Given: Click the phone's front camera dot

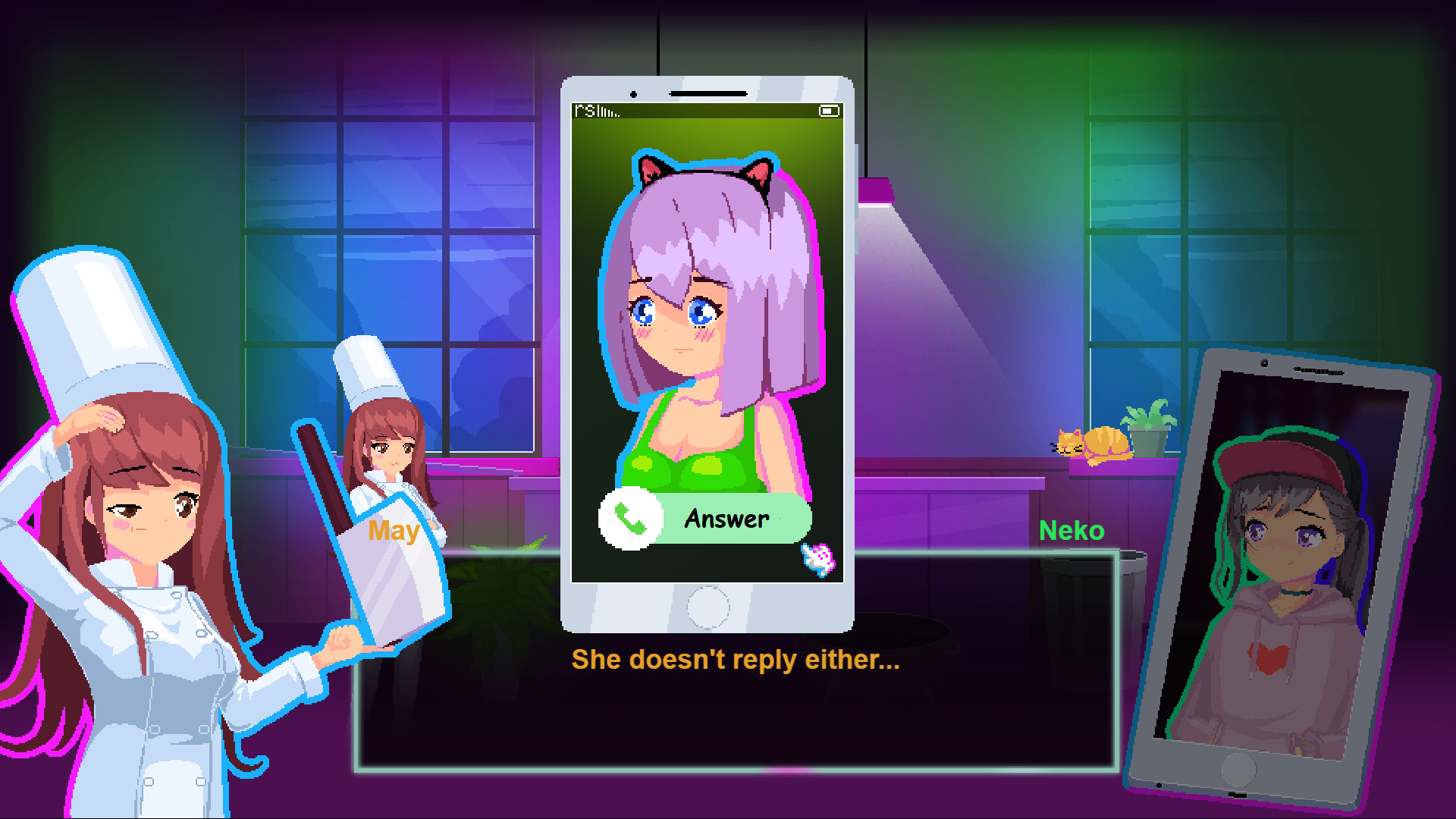Looking at the screenshot, I should [x=633, y=93].
